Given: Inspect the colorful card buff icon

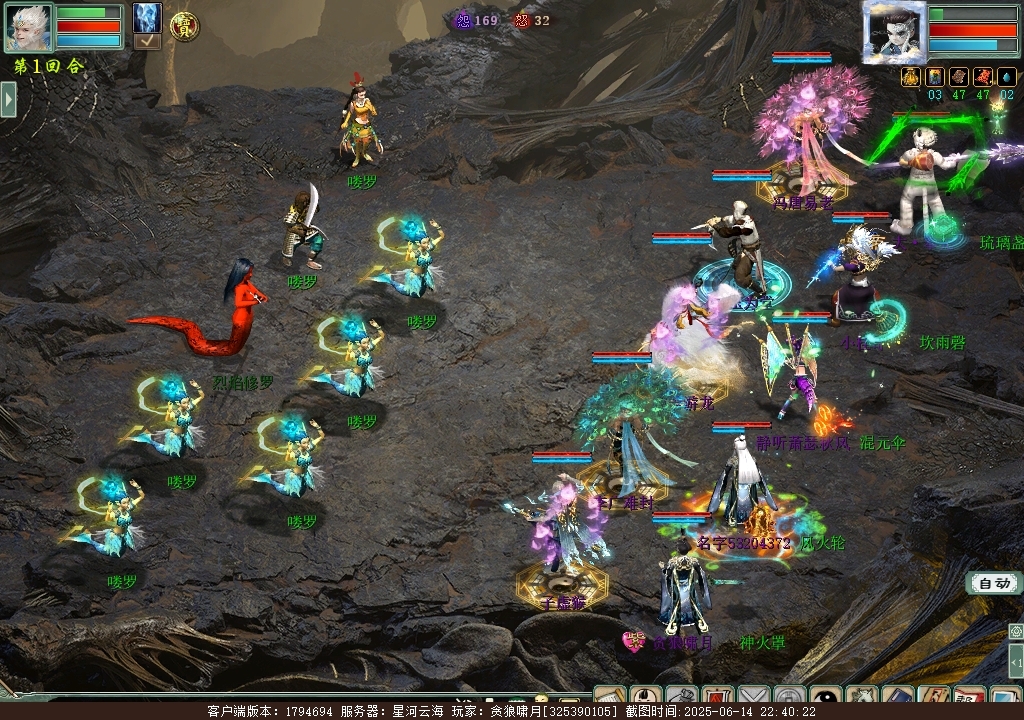Looking at the screenshot, I should pyautogui.click(x=935, y=77).
